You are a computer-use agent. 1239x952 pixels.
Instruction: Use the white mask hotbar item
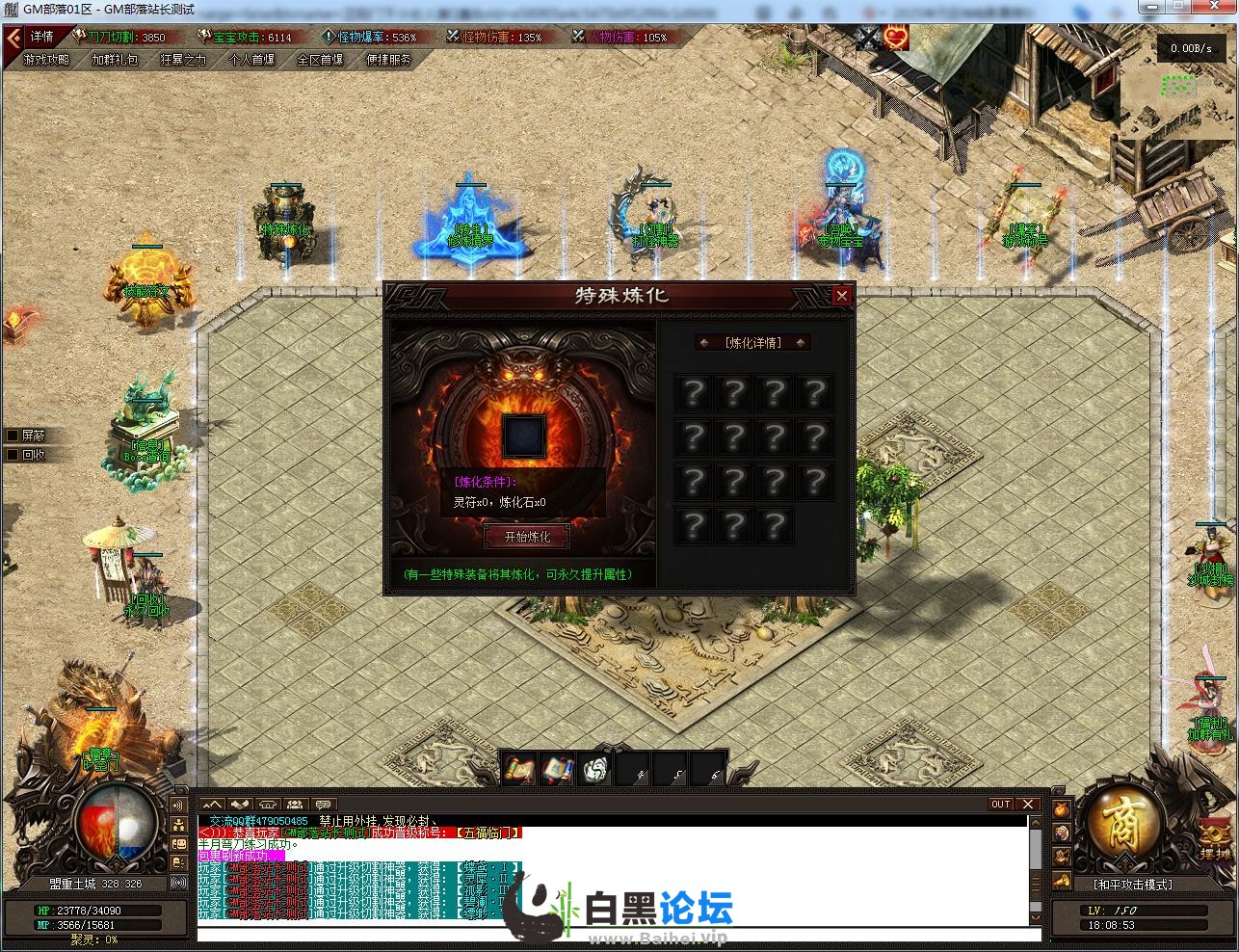point(595,770)
